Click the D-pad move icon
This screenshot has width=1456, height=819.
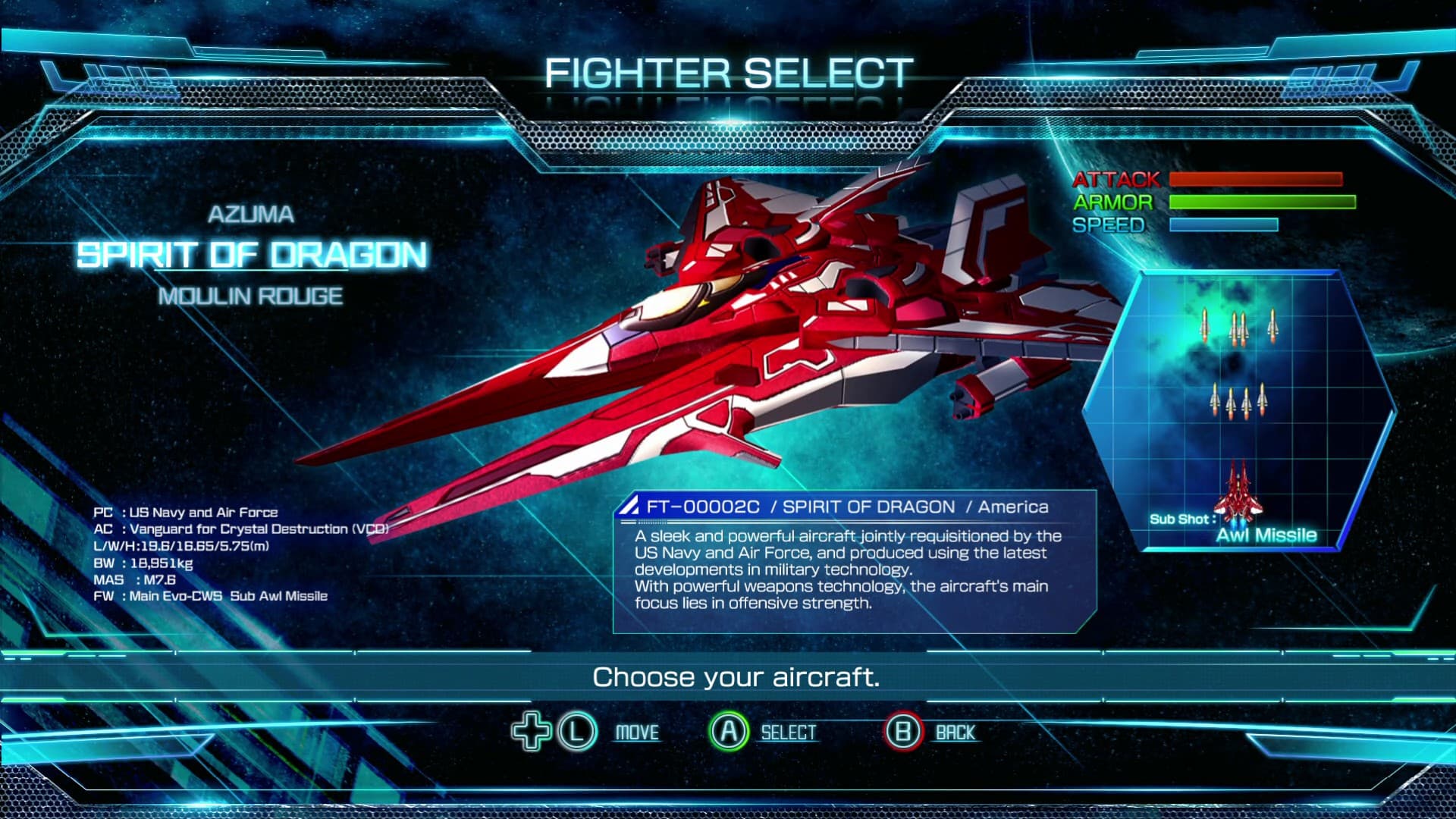tap(533, 732)
